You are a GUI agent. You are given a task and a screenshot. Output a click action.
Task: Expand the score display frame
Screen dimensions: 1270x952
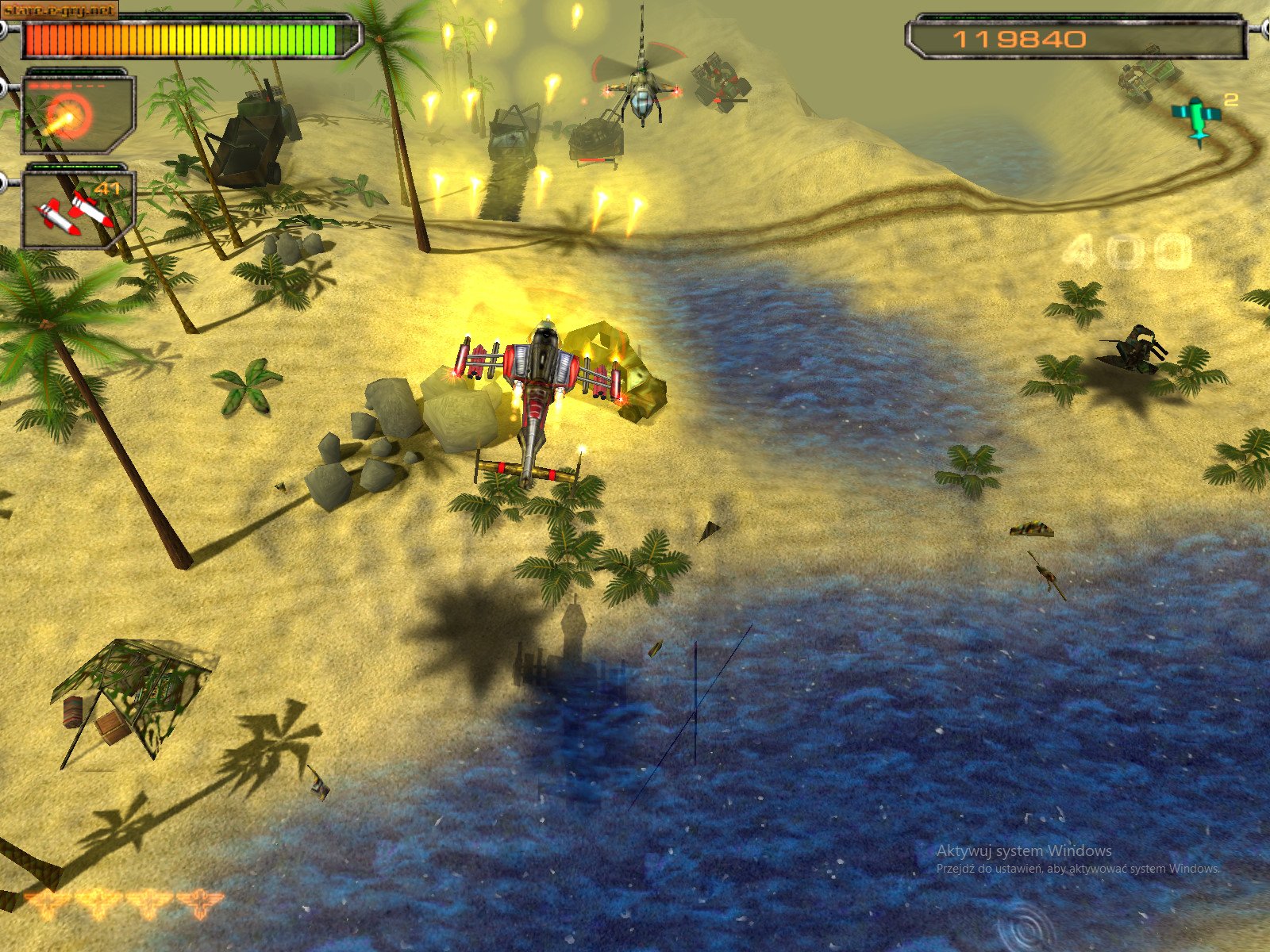pyautogui.click(x=1076, y=36)
